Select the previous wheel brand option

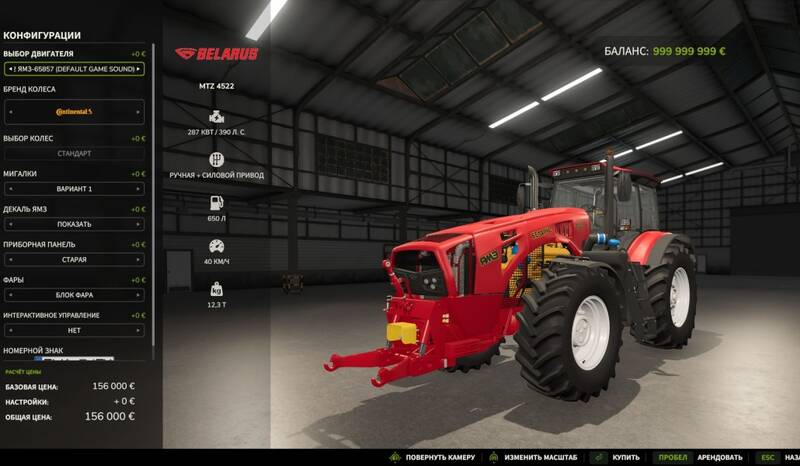[9, 111]
